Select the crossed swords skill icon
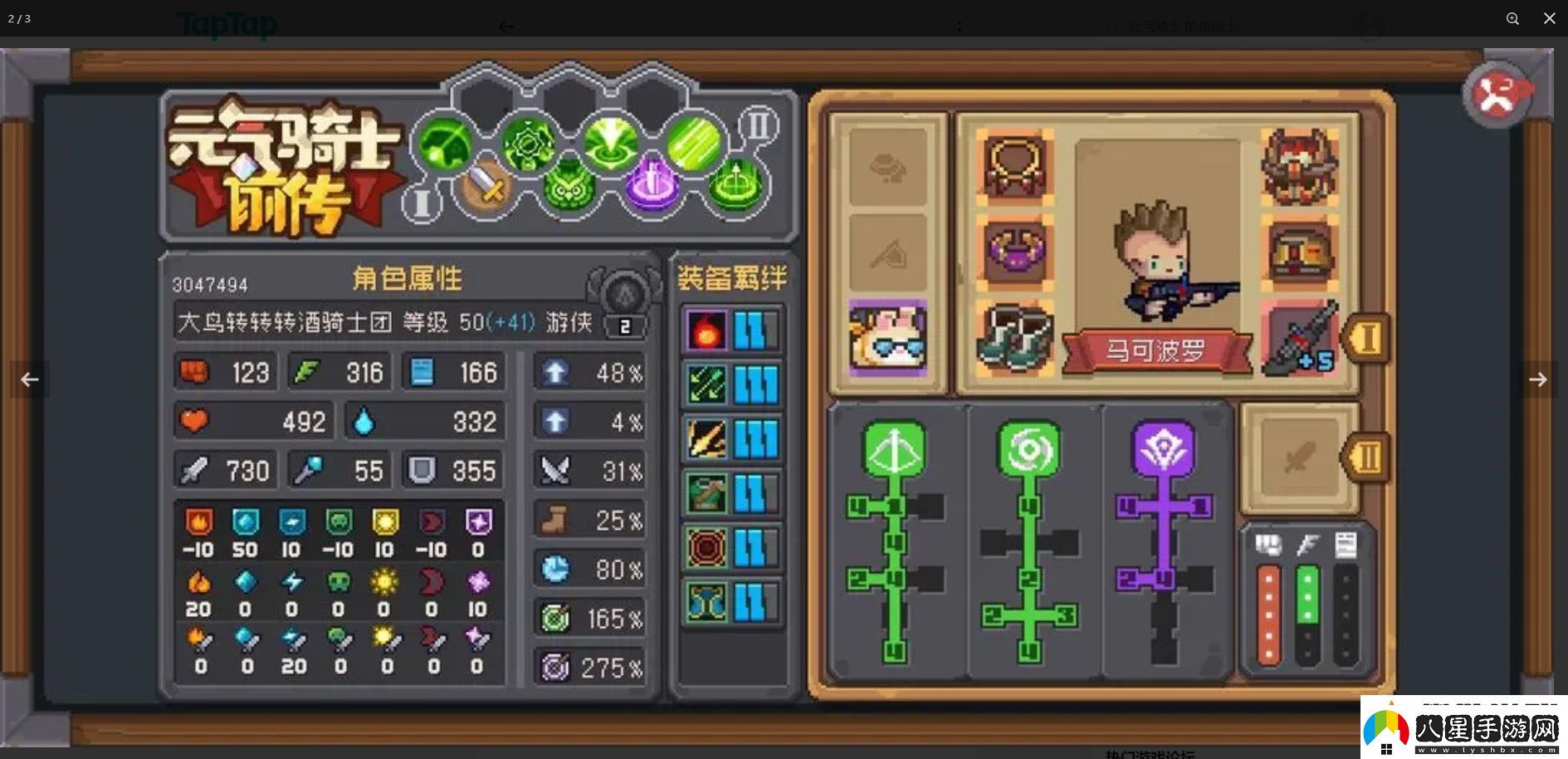Screen dimensions: 1568x759 tap(488, 189)
